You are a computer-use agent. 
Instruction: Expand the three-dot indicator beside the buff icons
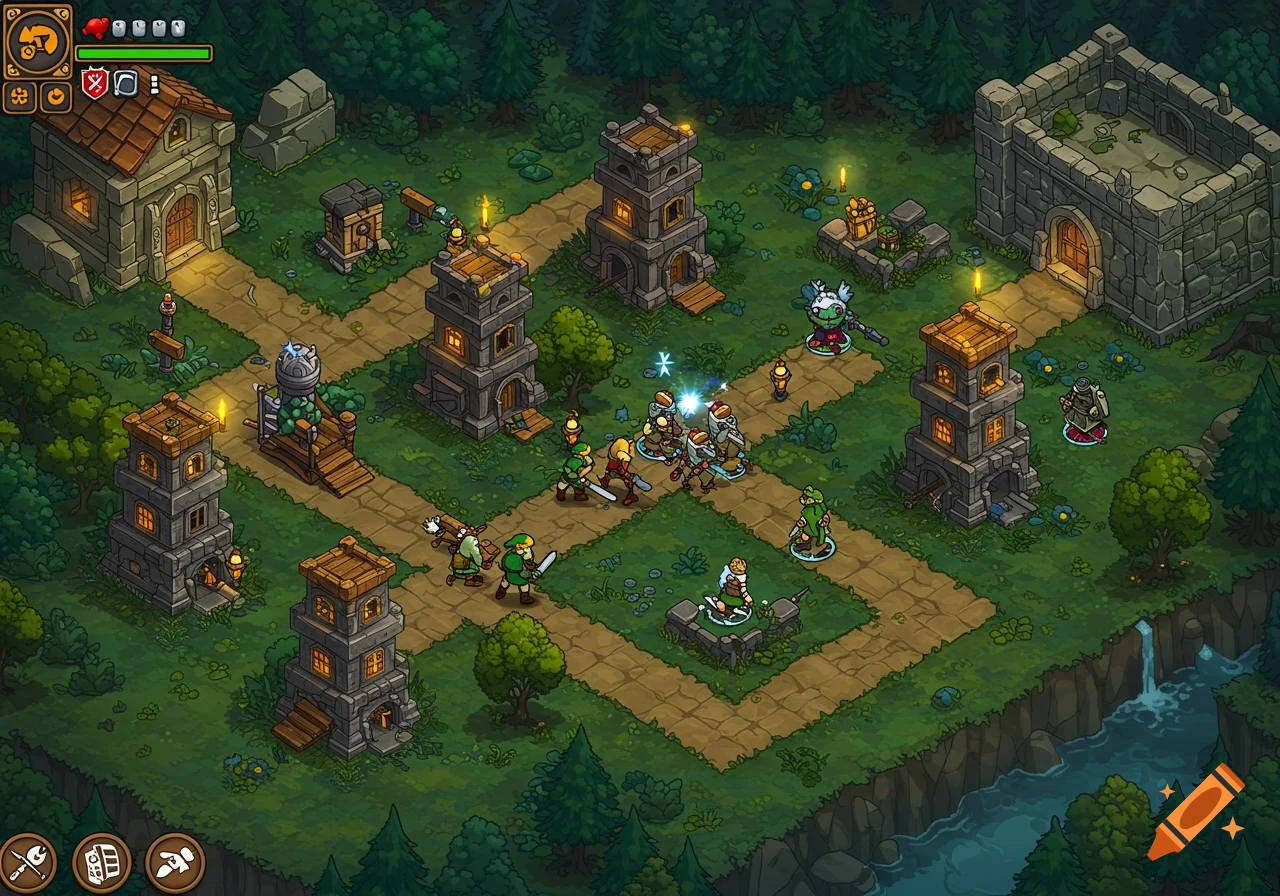point(154,83)
